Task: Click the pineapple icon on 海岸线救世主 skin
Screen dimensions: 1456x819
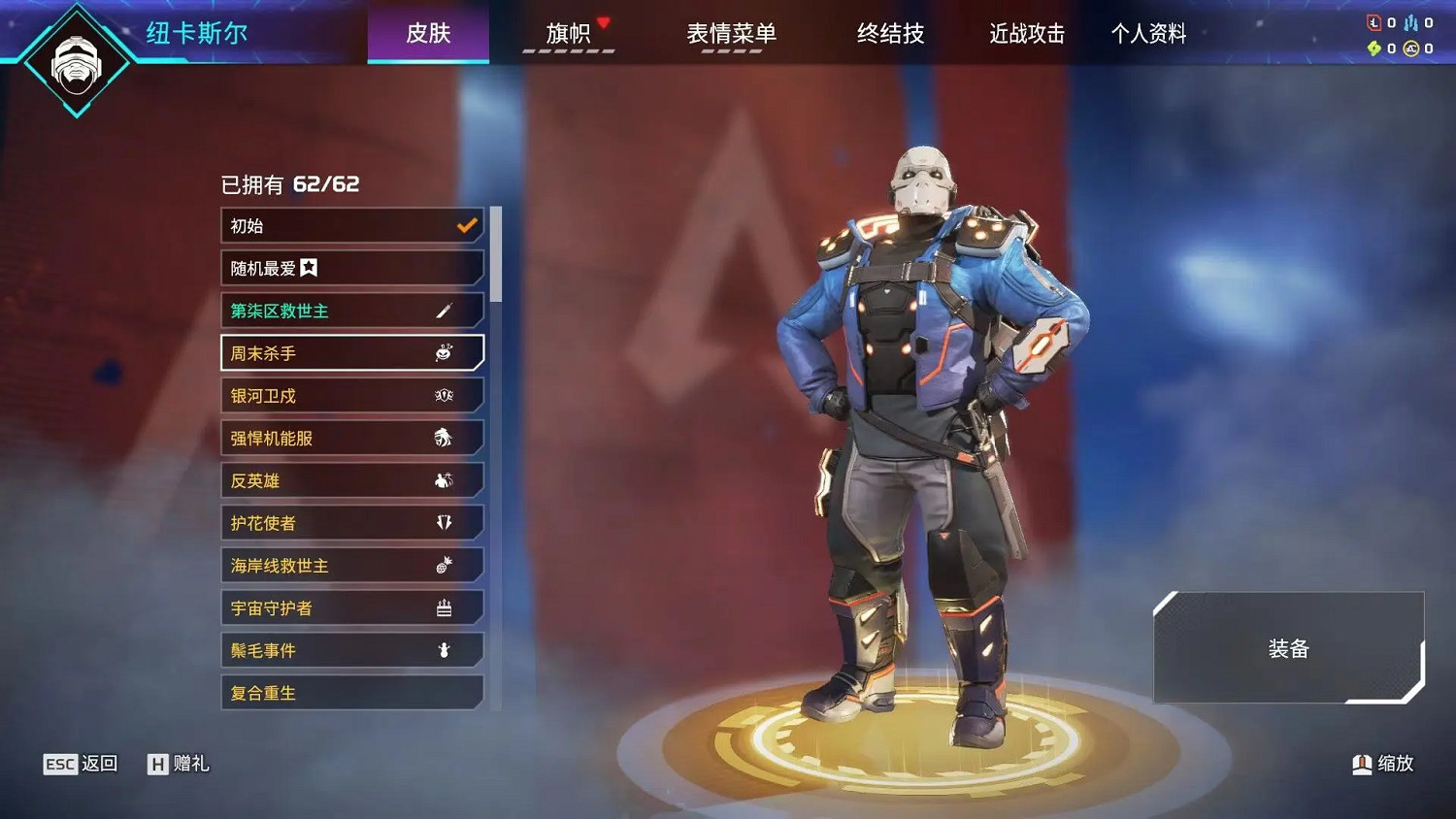Action: pyautogui.click(x=445, y=564)
